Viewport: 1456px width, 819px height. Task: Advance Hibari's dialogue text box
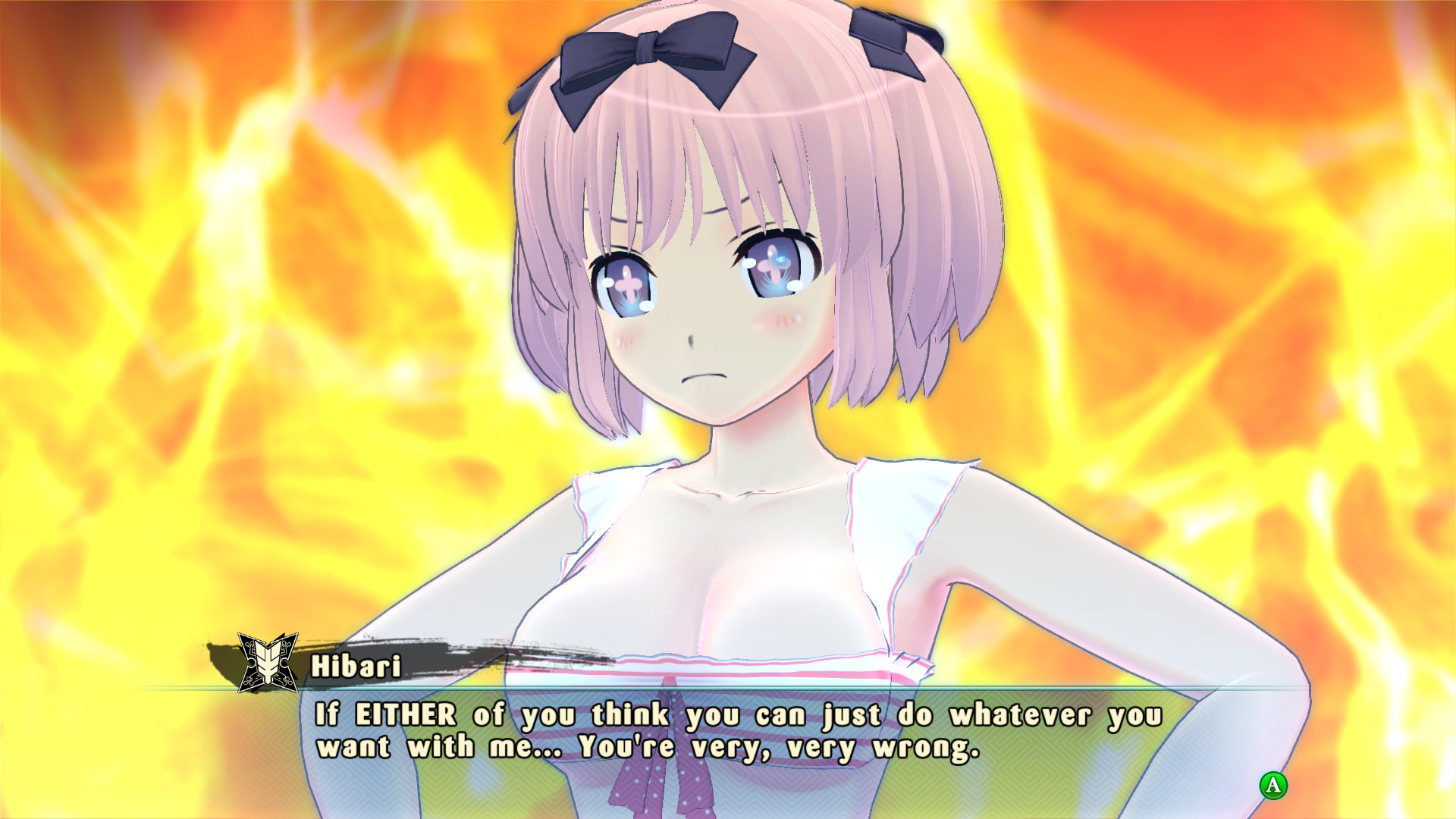(1273, 785)
